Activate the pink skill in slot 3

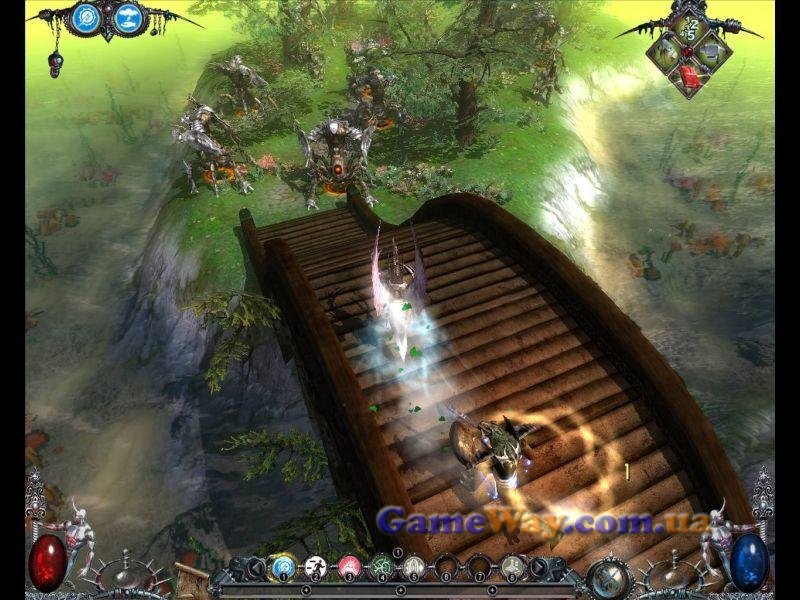click(x=349, y=568)
